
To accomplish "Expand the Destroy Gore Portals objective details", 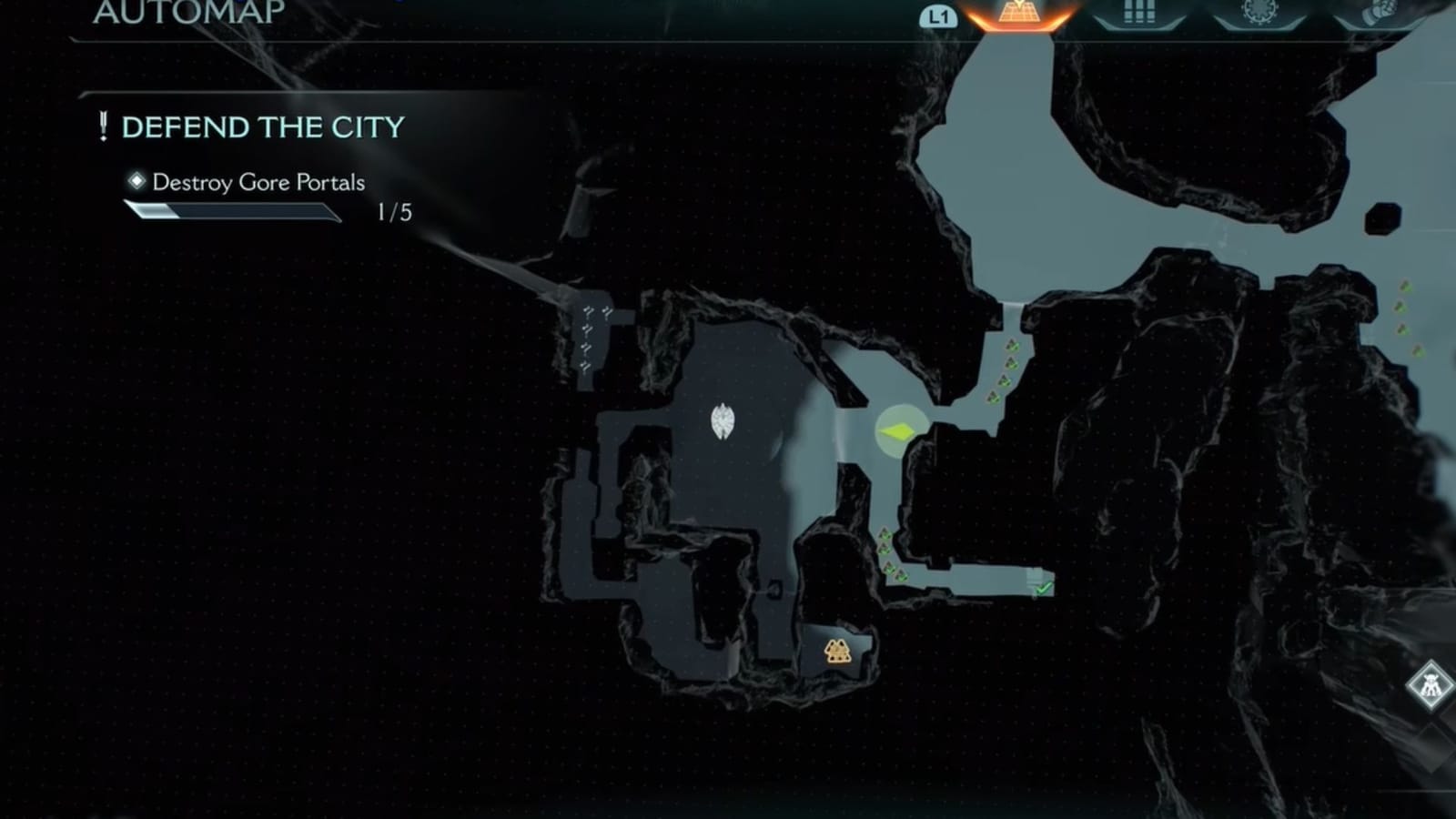I will click(258, 183).
